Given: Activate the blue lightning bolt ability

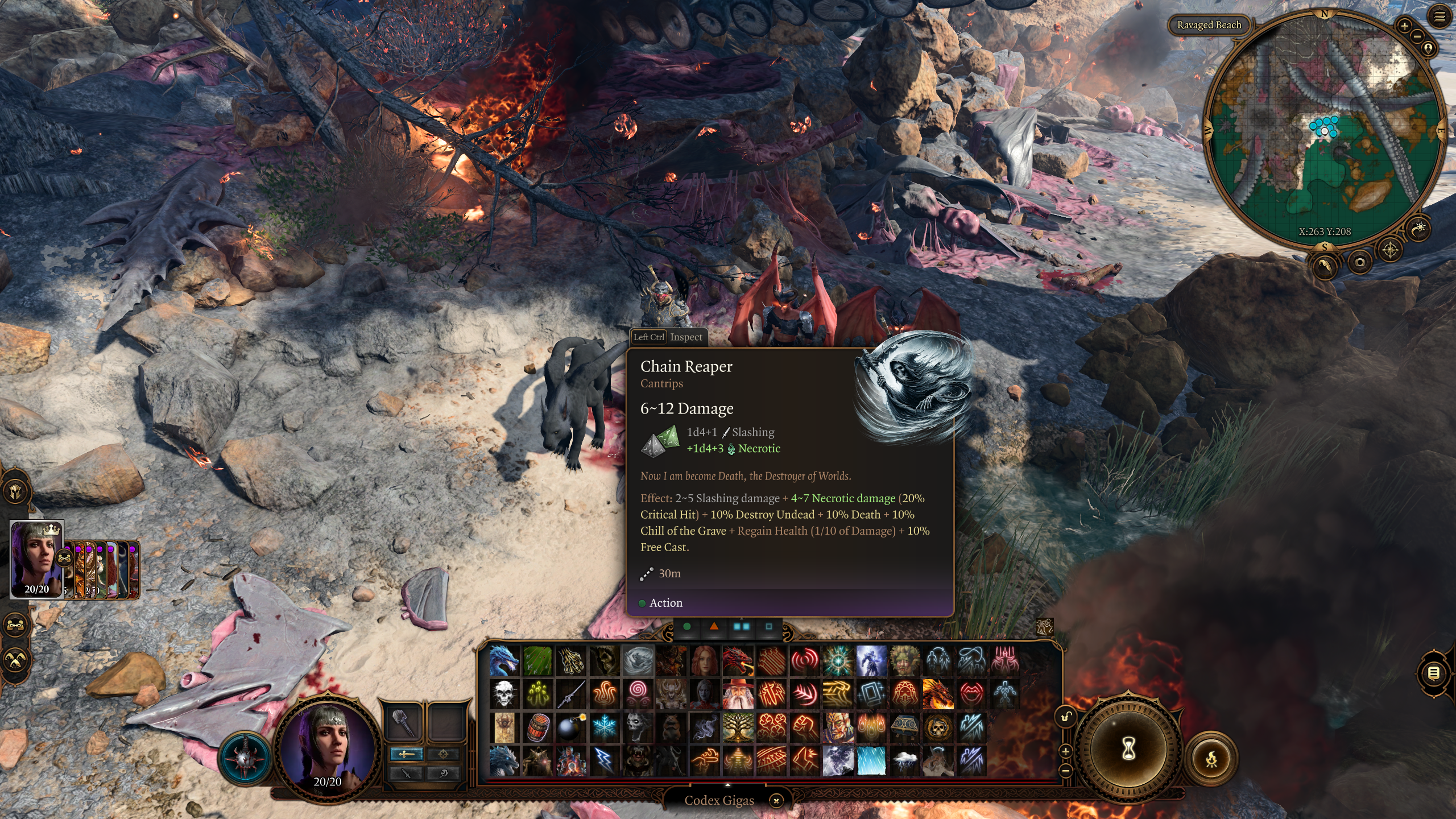Looking at the screenshot, I should pos(604,760).
